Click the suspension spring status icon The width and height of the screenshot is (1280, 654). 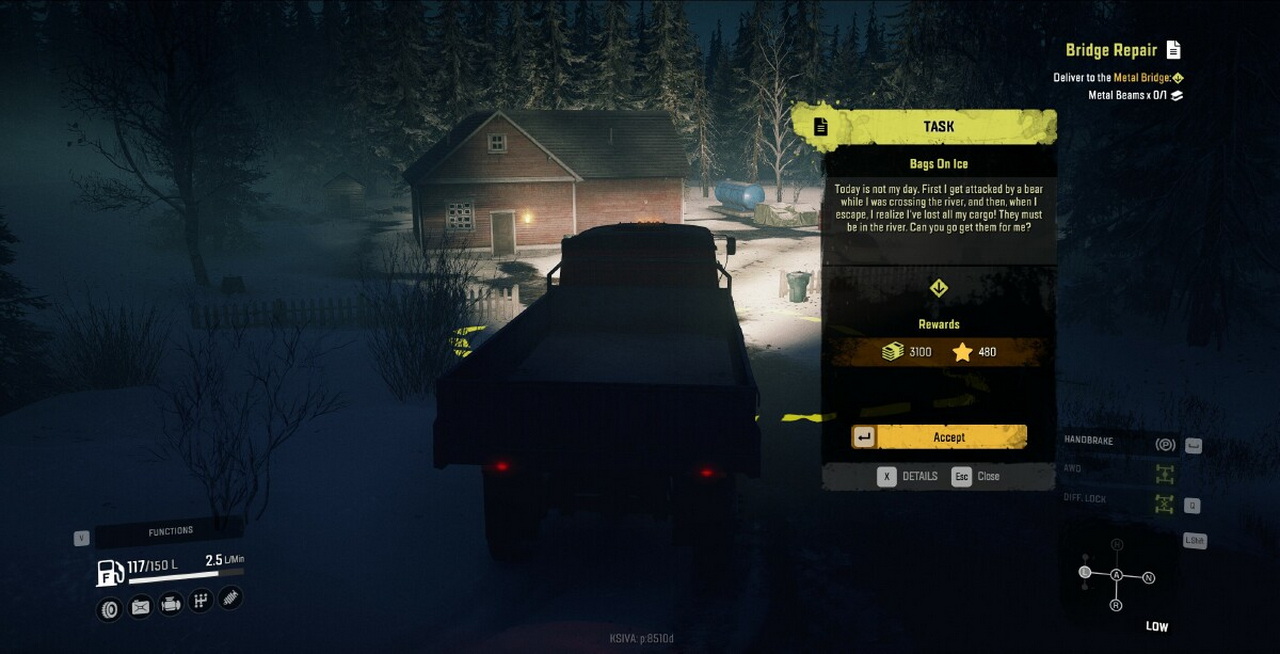[230, 598]
